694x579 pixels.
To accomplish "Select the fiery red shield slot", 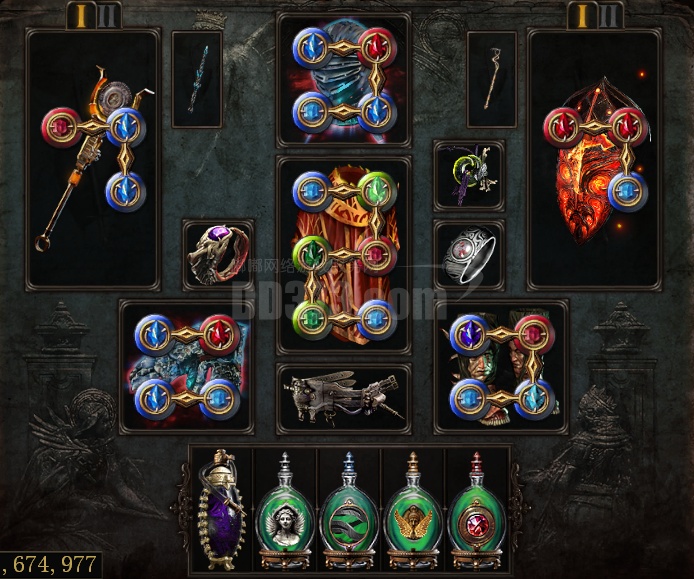I will 594,160.
